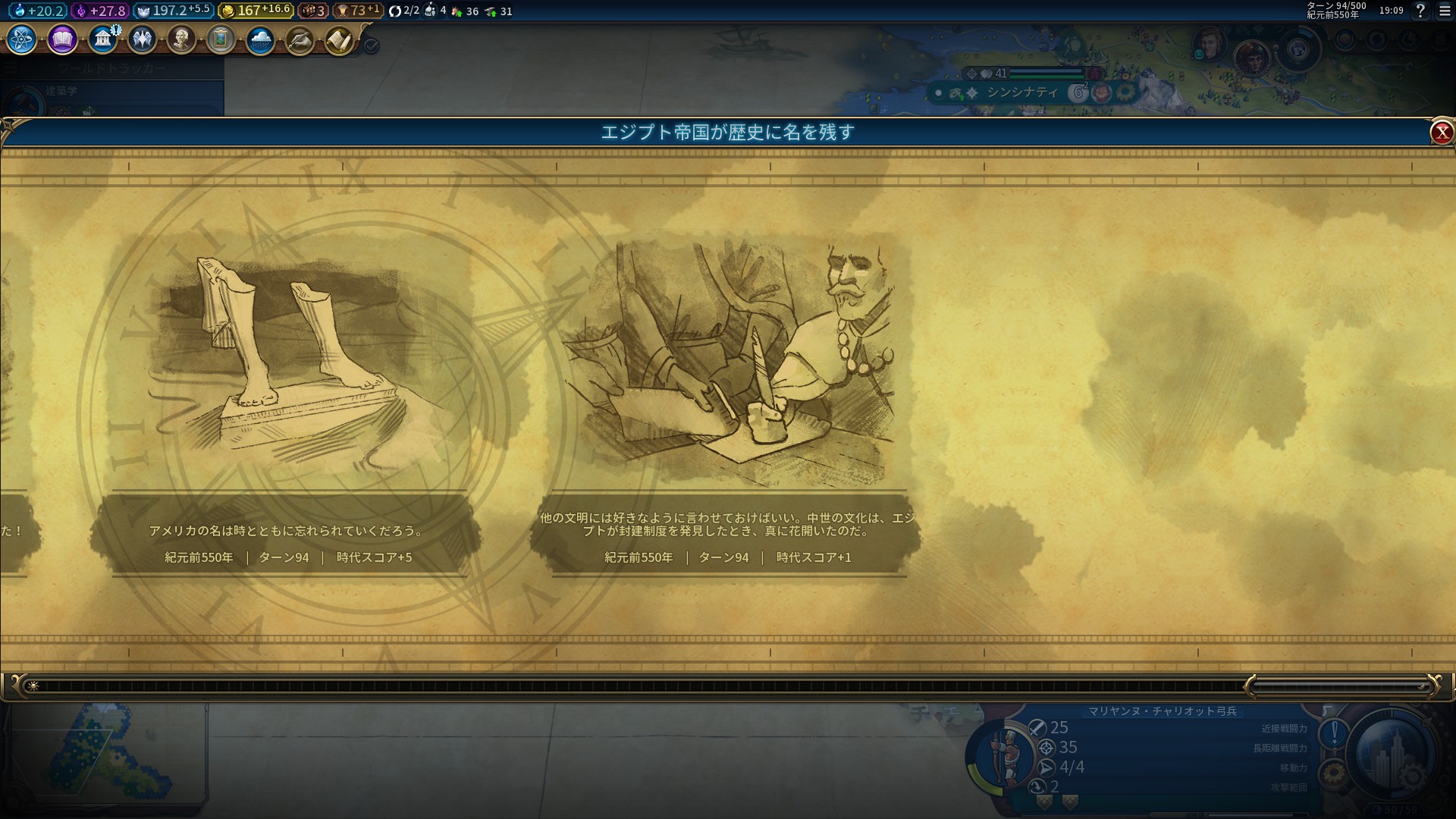The width and height of the screenshot is (1456, 819).
Task: View the government screen building icon
Action: [x=102, y=39]
